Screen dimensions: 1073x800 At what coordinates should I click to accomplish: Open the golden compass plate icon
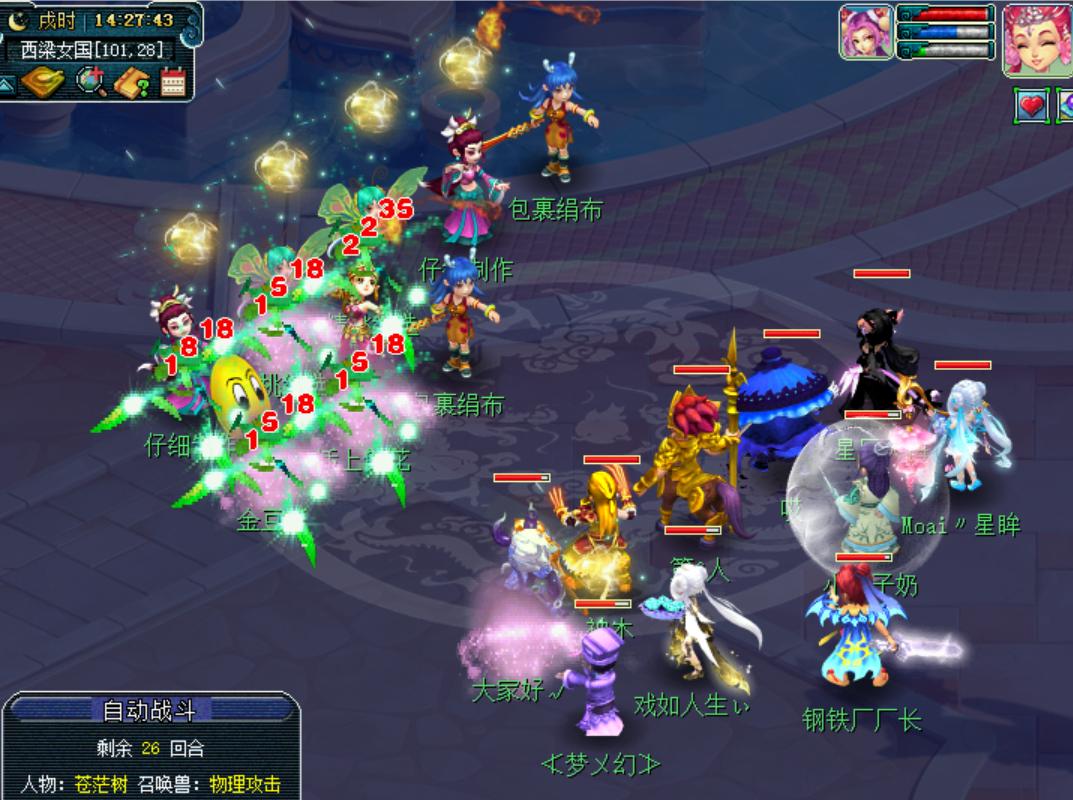[x=45, y=83]
